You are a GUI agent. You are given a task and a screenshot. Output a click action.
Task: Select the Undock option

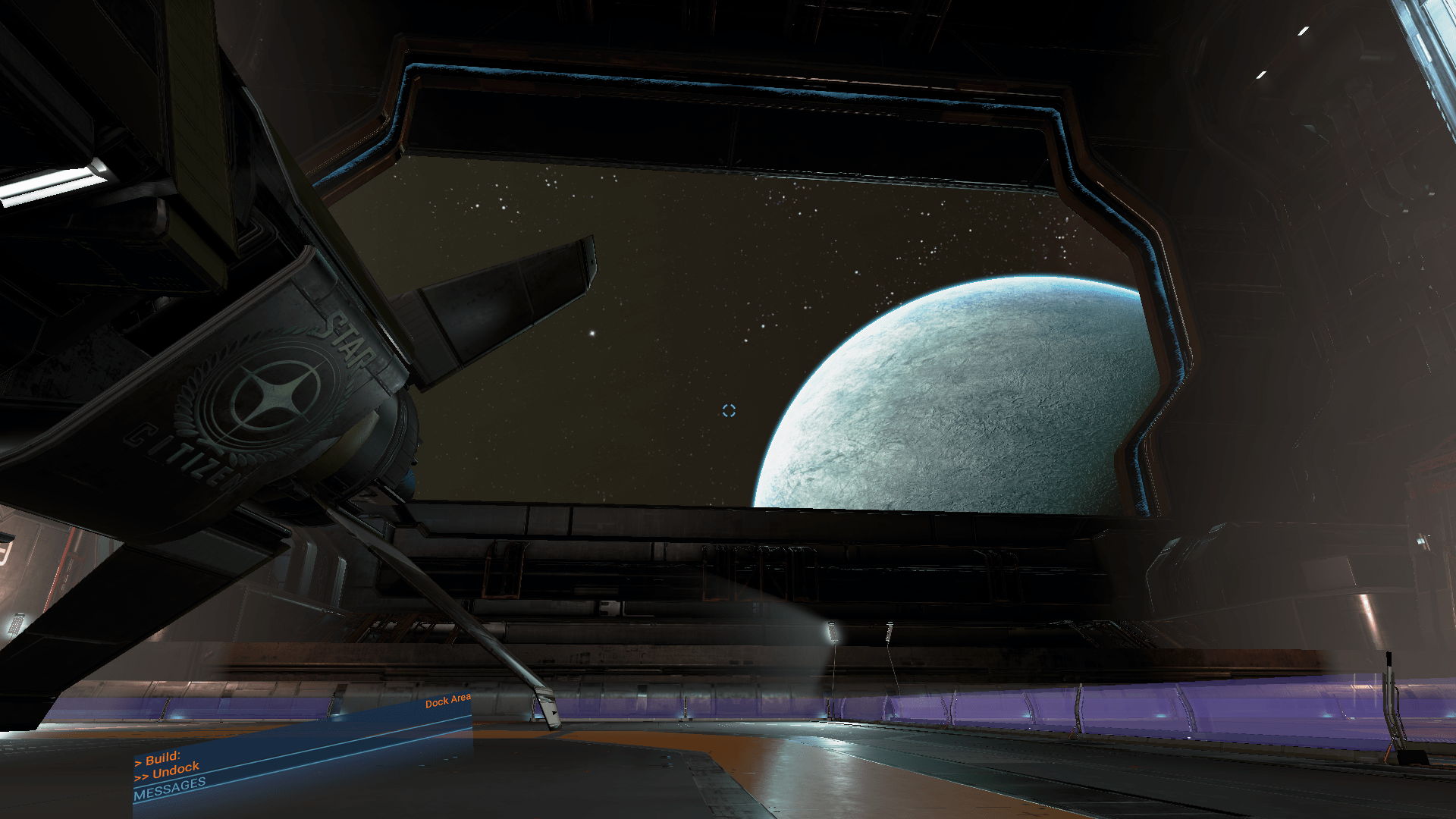coord(175,771)
